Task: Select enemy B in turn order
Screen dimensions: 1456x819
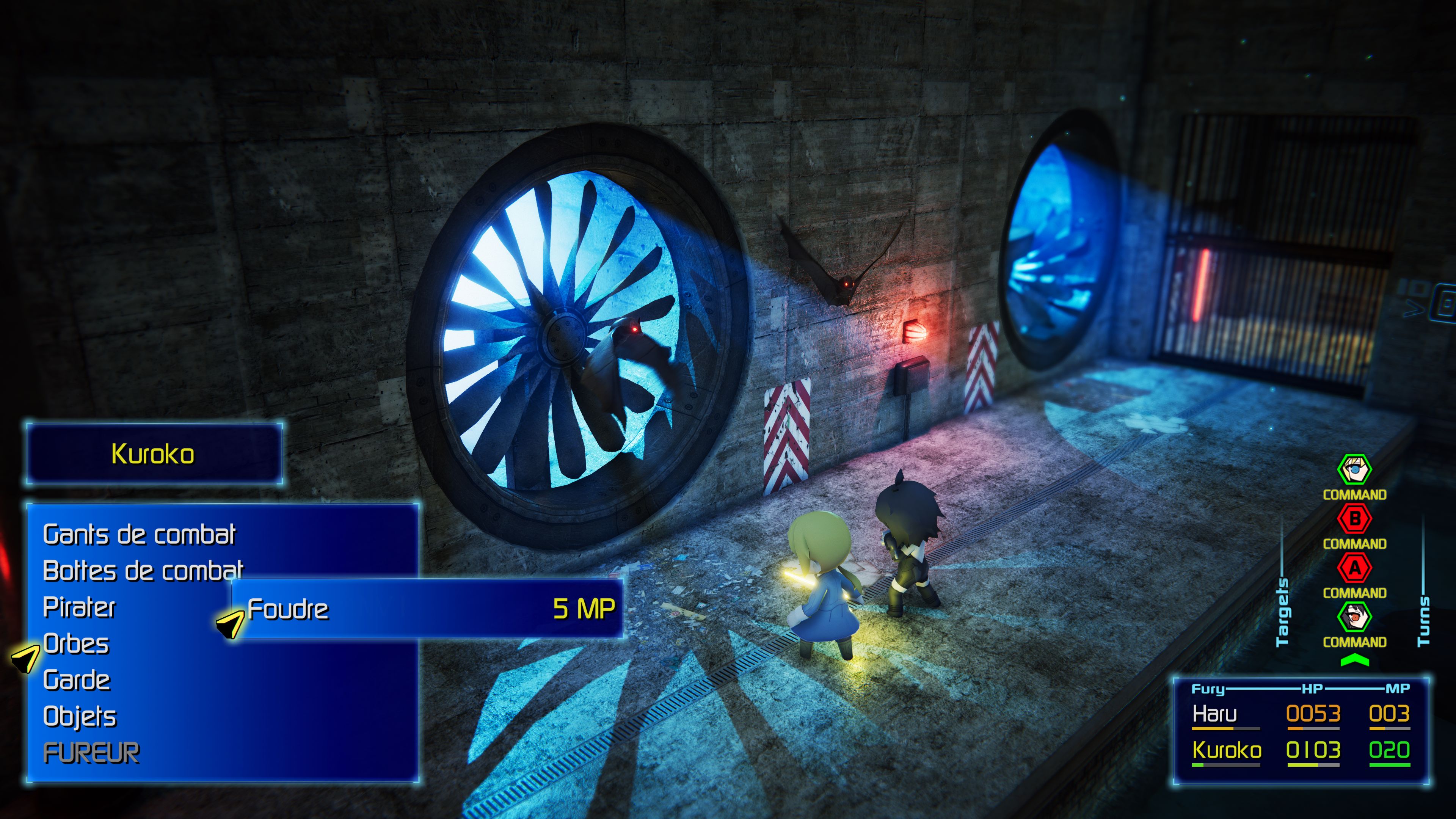Action: tap(1354, 519)
